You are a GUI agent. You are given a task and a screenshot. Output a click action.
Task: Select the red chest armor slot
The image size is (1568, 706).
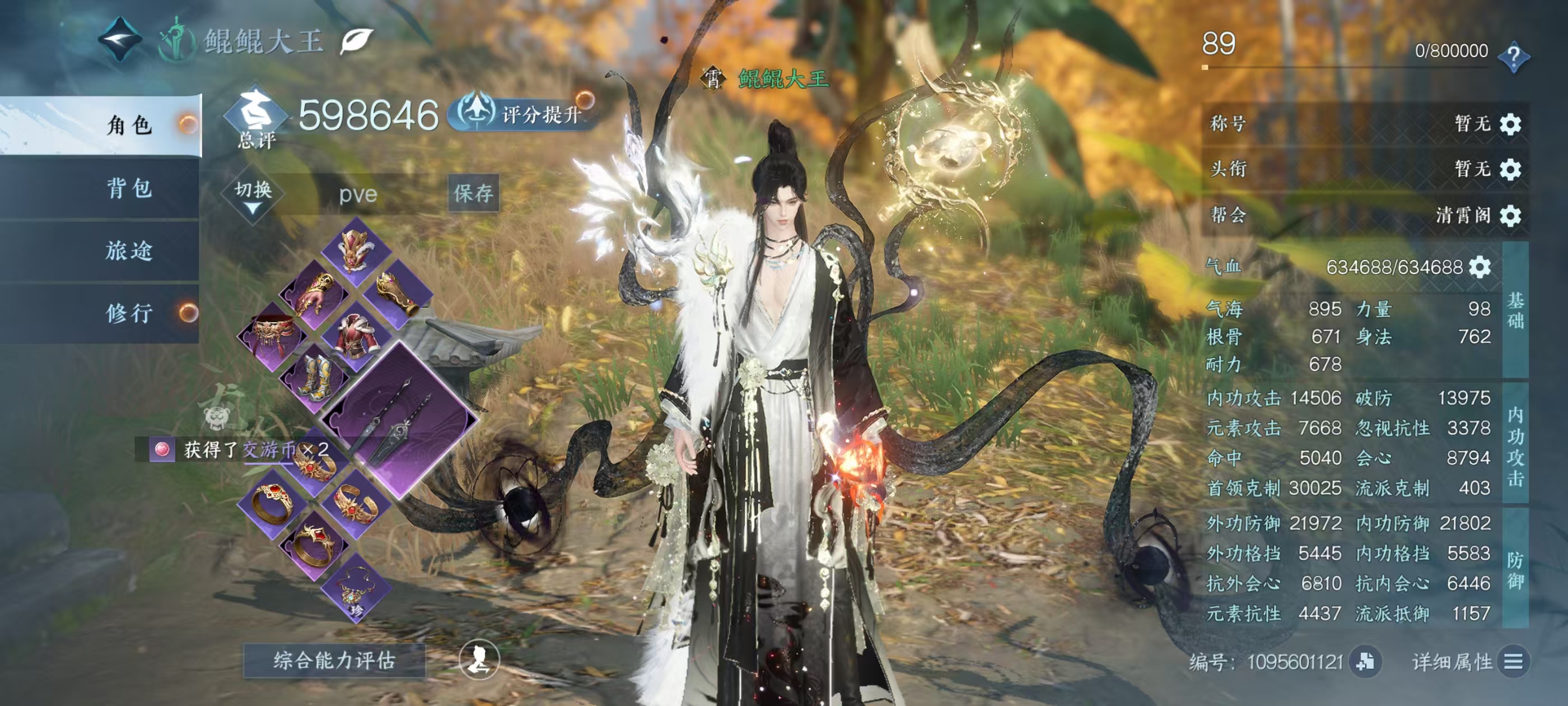[357, 335]
